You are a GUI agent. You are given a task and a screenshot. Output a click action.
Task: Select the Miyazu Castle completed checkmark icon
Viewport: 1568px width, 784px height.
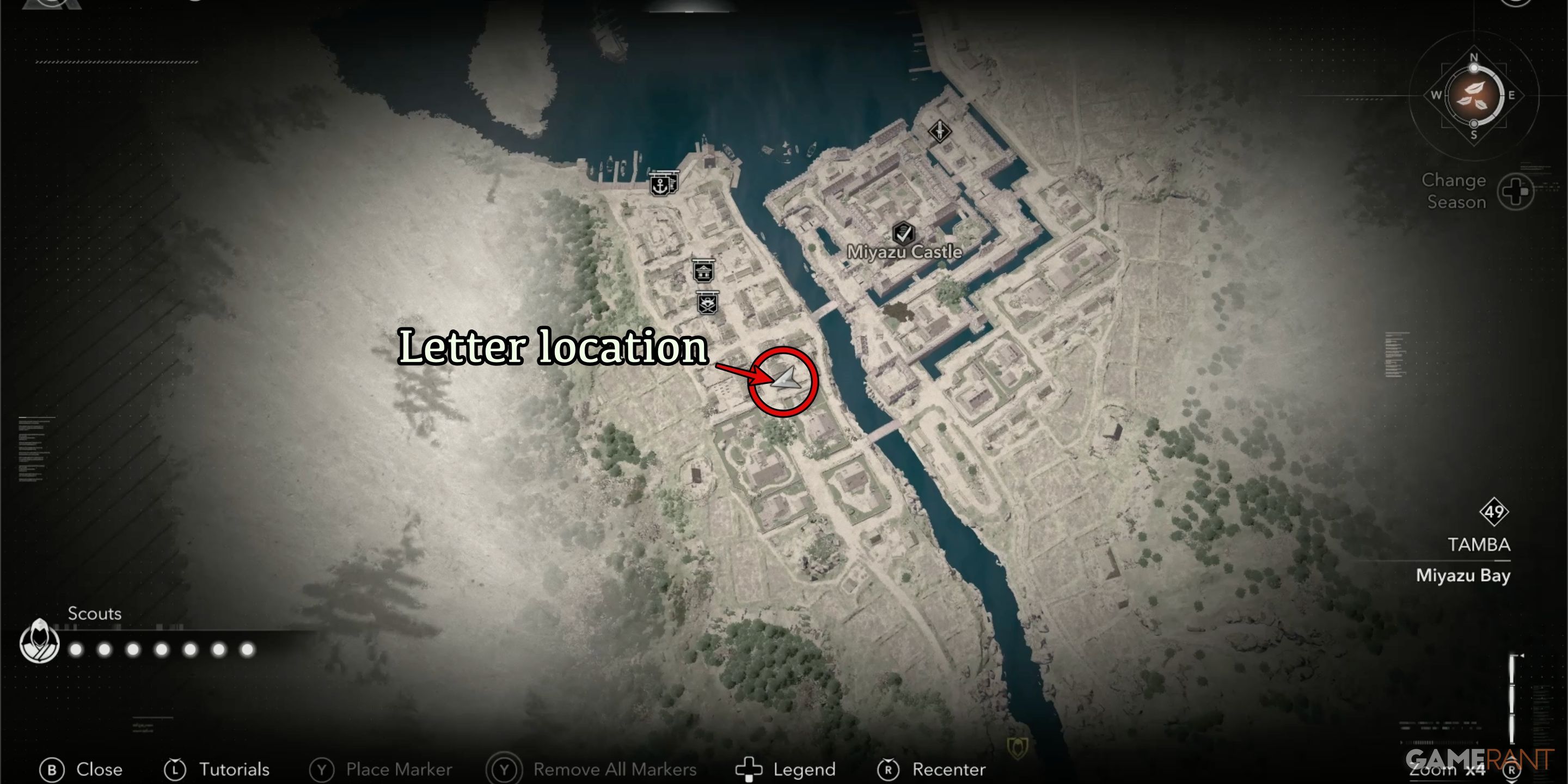903,232
